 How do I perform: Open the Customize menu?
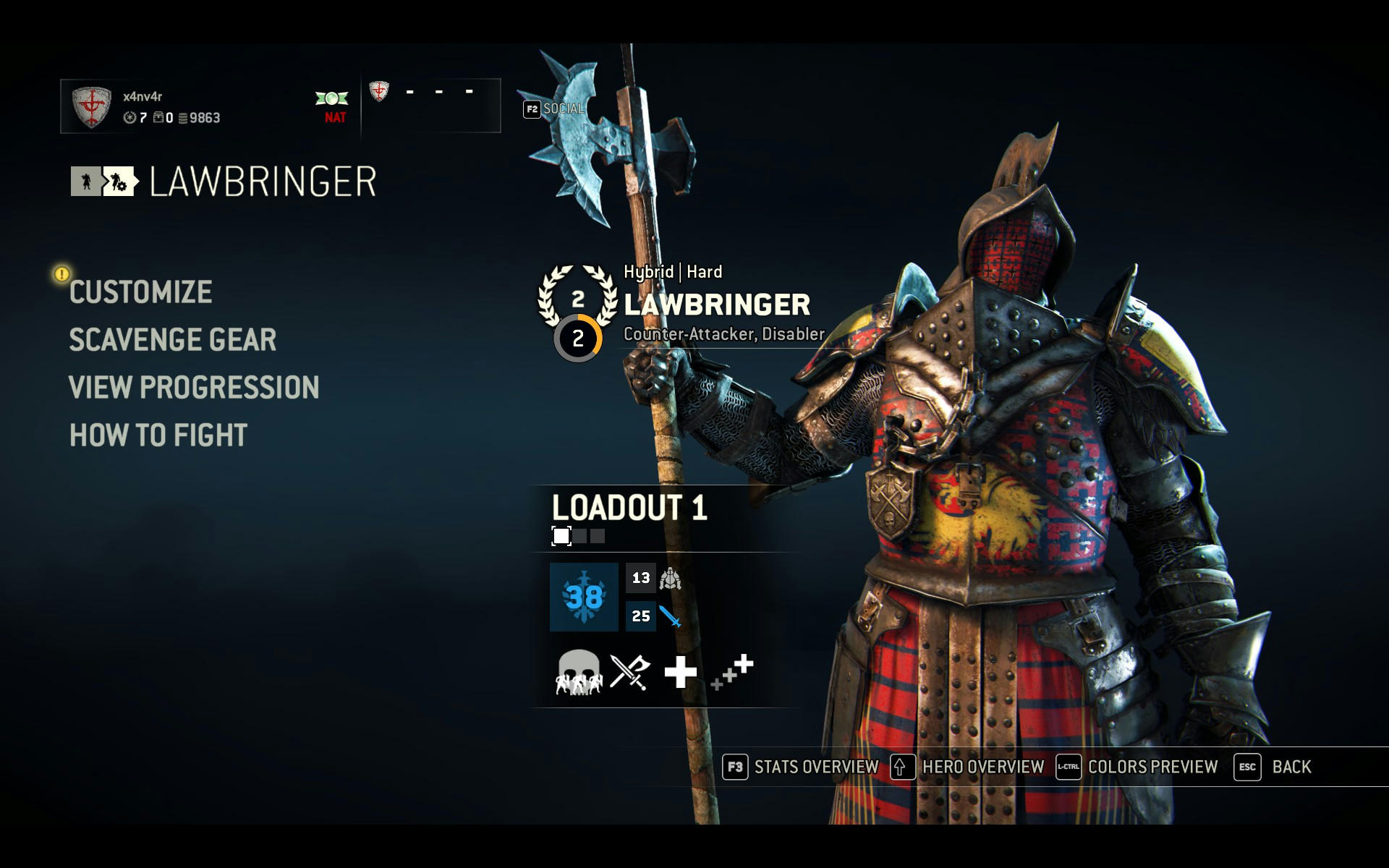(x=140, y=292)
